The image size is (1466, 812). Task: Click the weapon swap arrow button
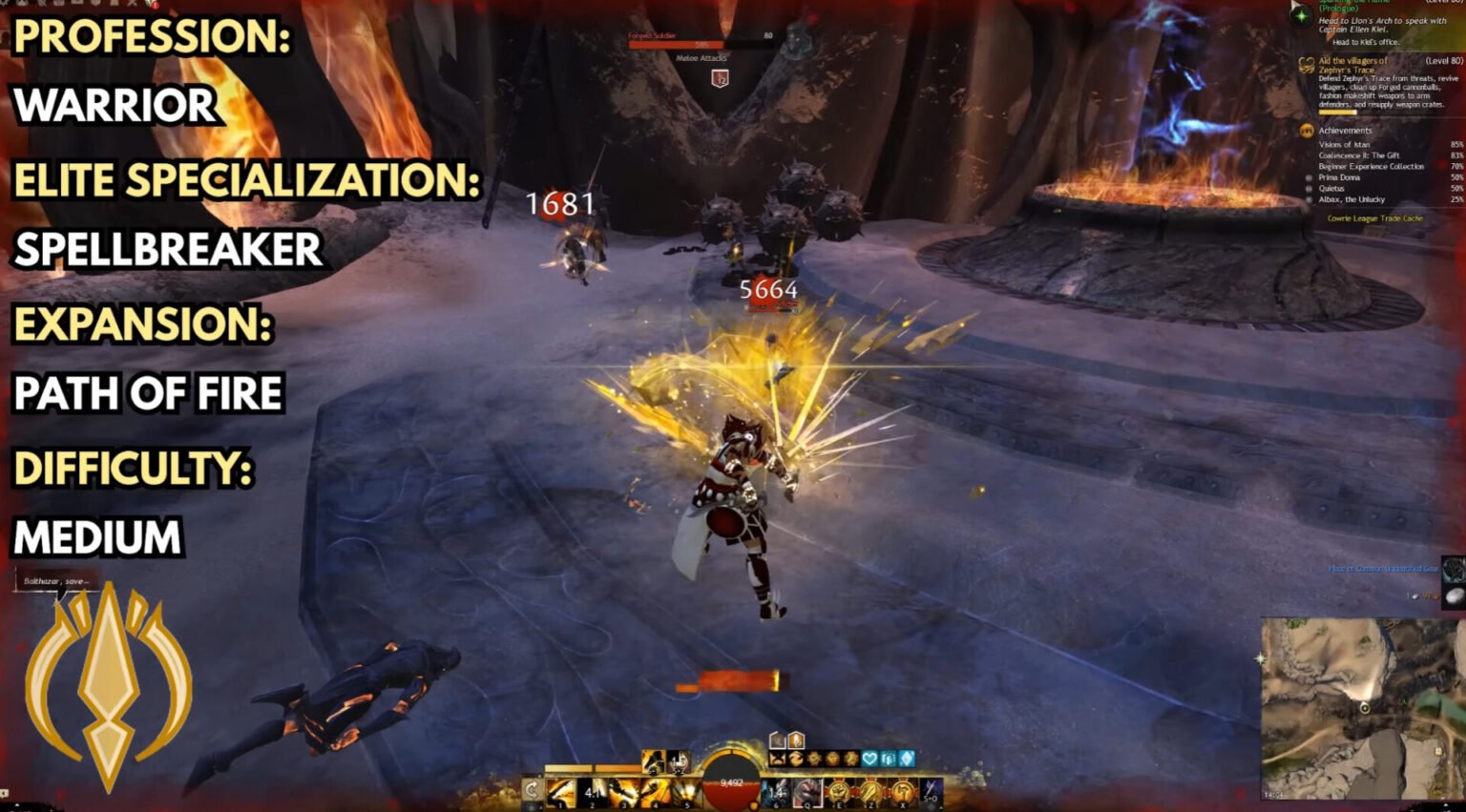tap(532, 791)
